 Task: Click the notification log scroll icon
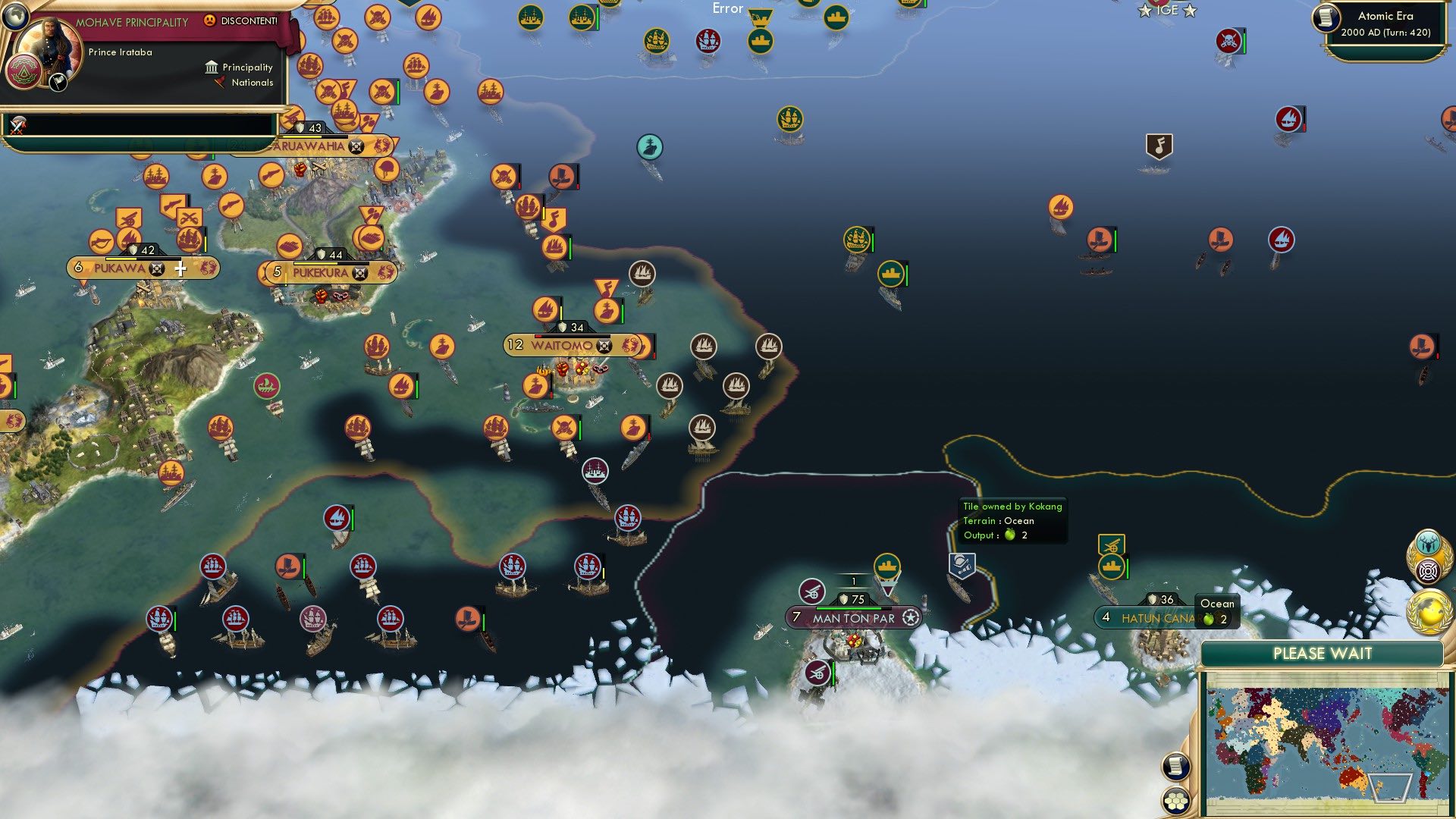pos(1175,767)
